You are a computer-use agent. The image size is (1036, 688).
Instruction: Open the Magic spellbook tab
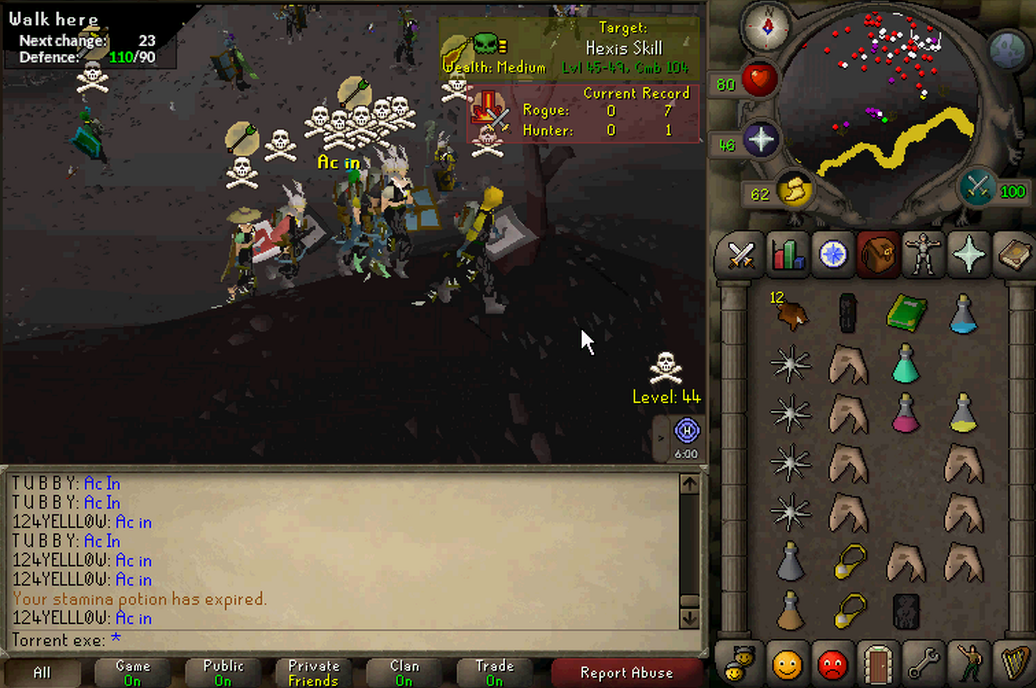tap(1013, 255)
